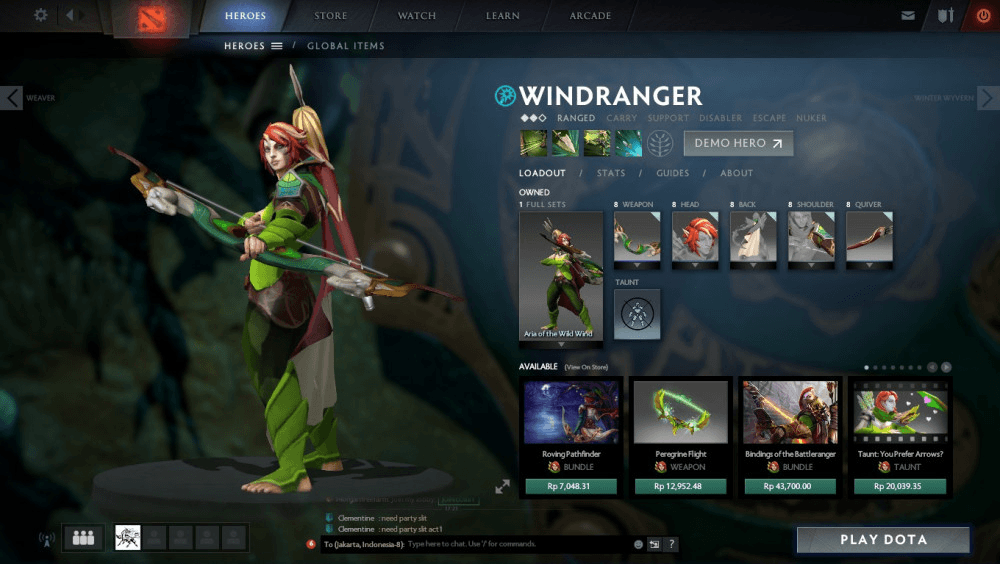1000x564 pixels.
Task: Switch to the Store tab
Action: click(x=331, y=16)
